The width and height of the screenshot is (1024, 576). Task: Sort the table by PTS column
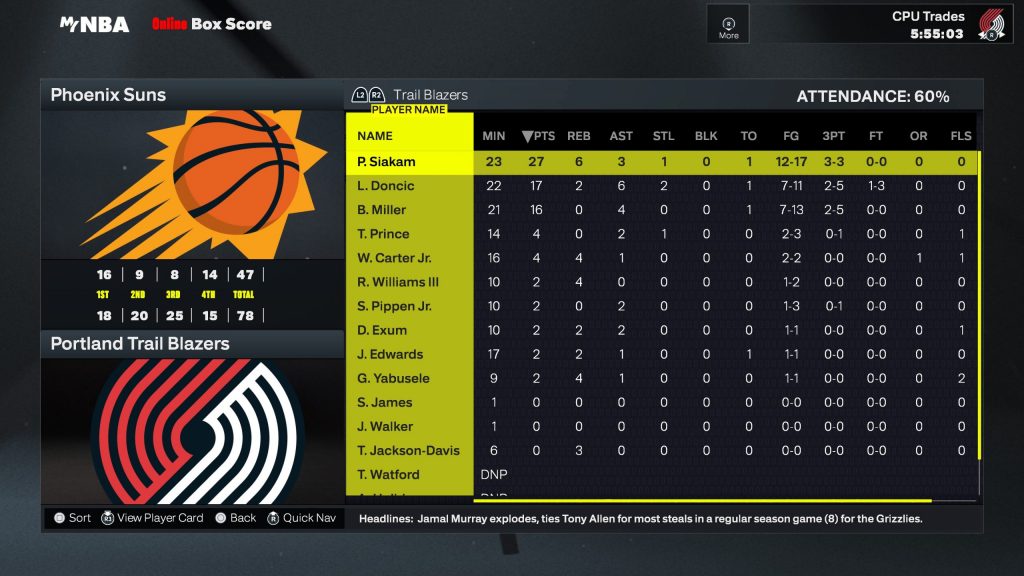(x=538, y=136)
